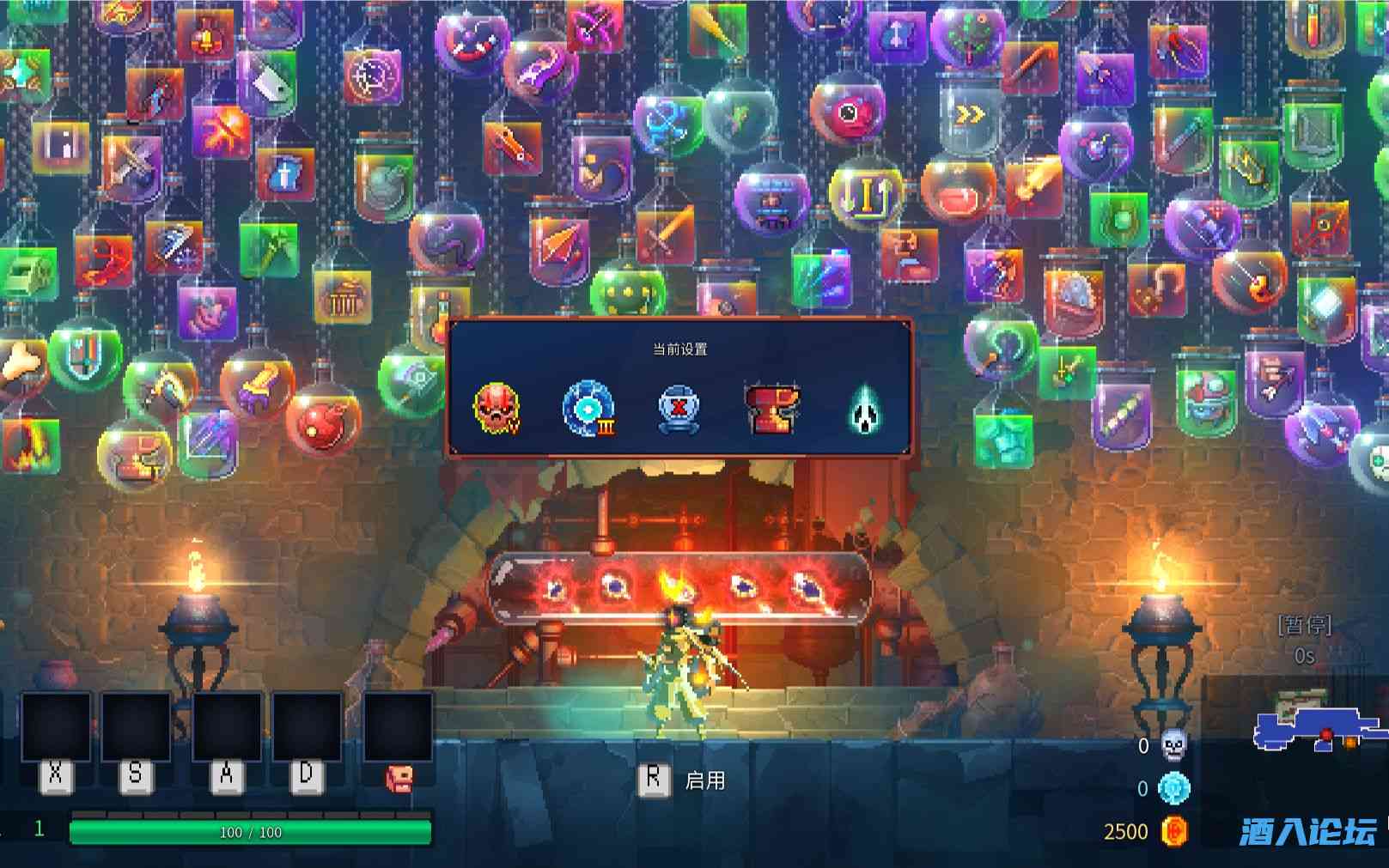
Task: Click the red backpack icon
Action: (x=399, y=778)
